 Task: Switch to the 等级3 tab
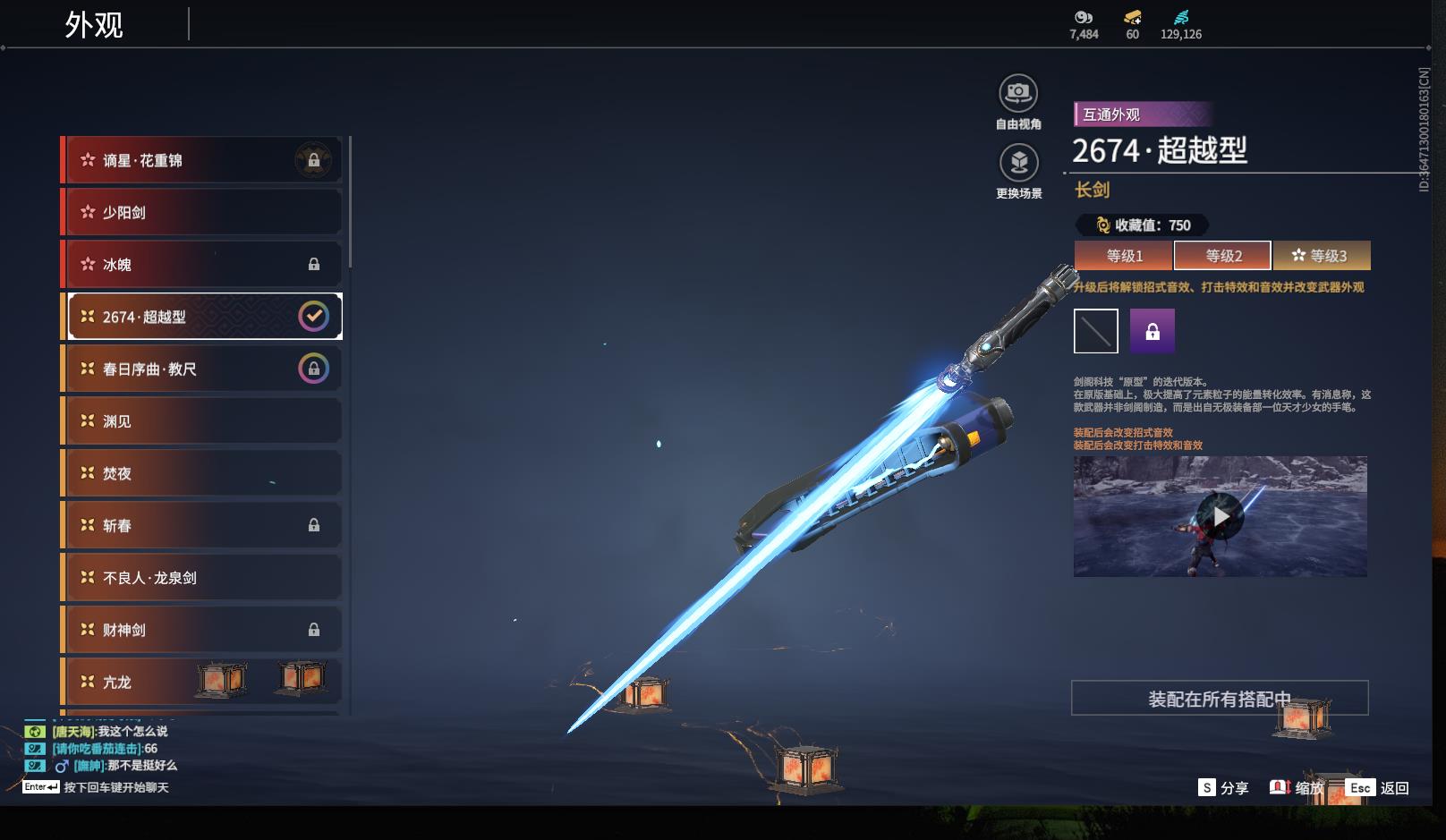[x=1322, y=256]
